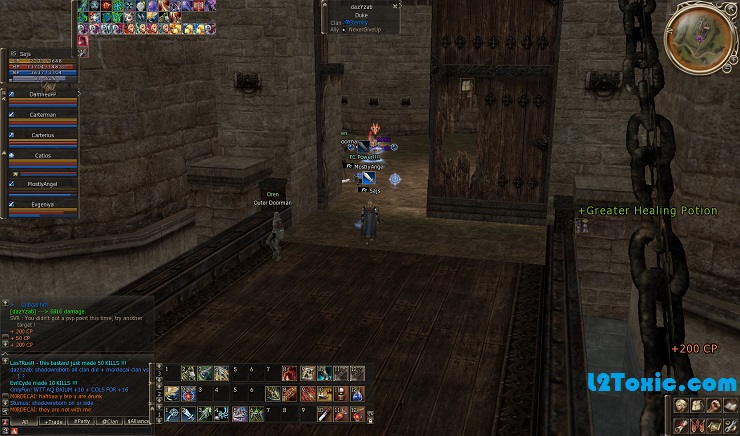Open the quest scroll icon
Screen dimensions: 740x436
pyautogui.click(x=680, y=424)
